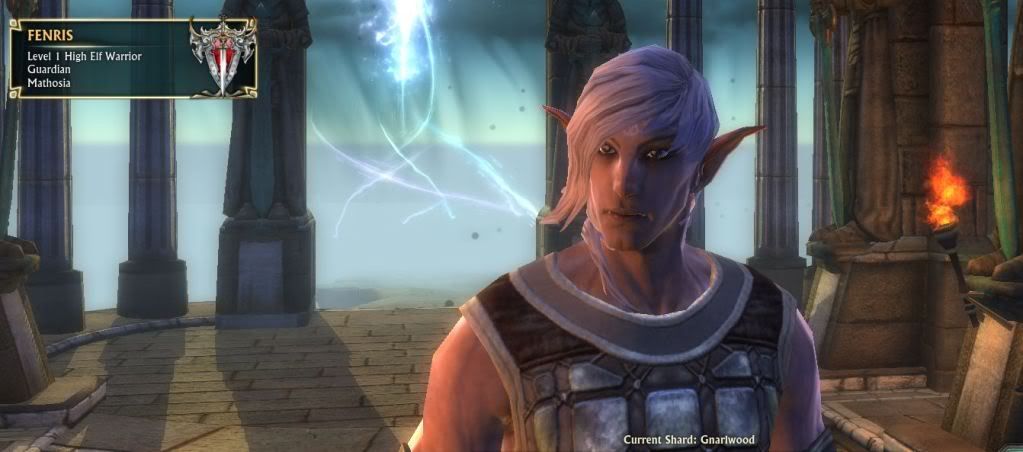Select the Fenris character entry
This screenshot has height=452, width=1023.
click(100, 58)
